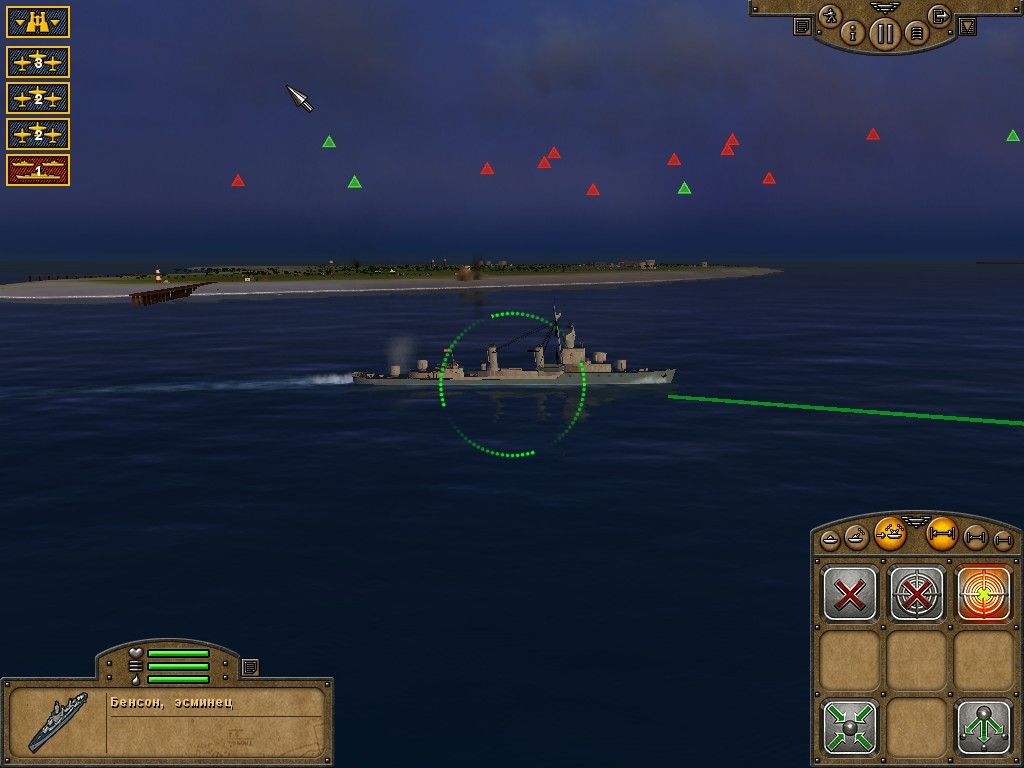Open the notes icon left of the top panel
This screenshot has width=1024, height=768.
[x=802, y=27]
